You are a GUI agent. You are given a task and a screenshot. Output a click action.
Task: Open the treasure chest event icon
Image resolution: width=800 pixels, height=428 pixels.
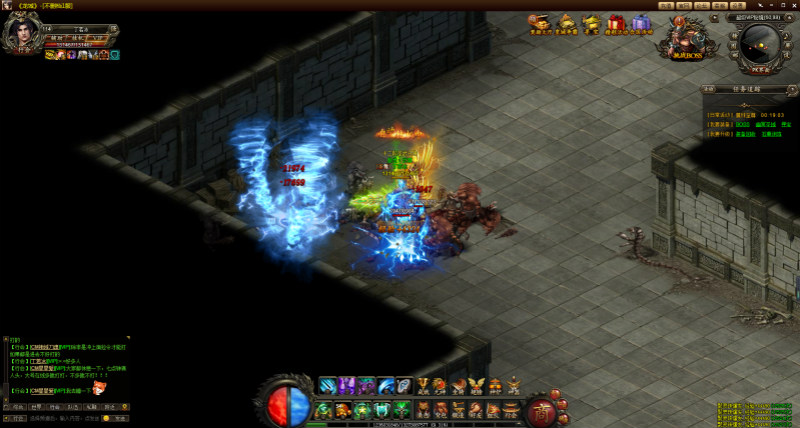click(x=540, y=24)
